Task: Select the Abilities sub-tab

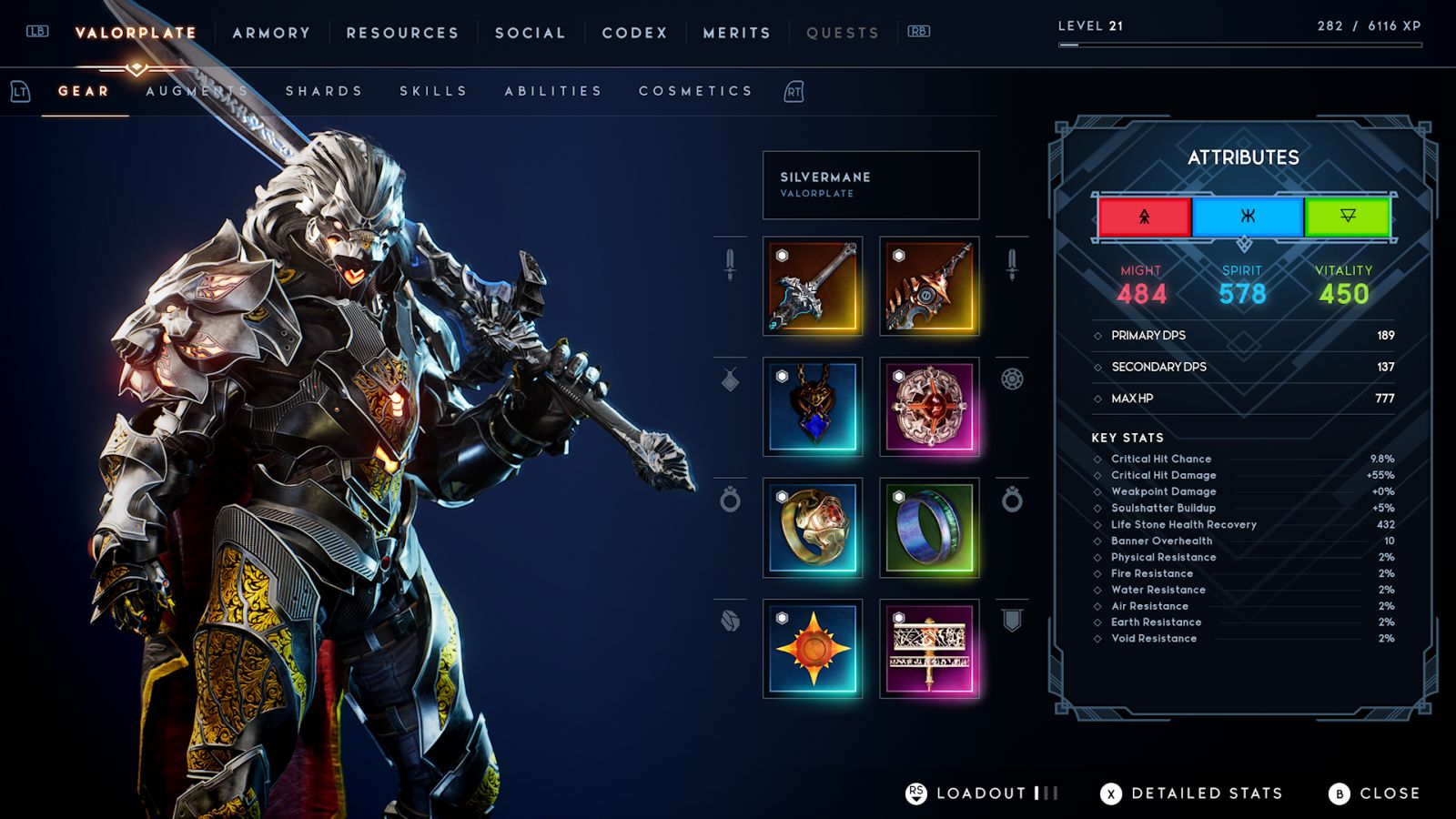Action: (553, 91)
